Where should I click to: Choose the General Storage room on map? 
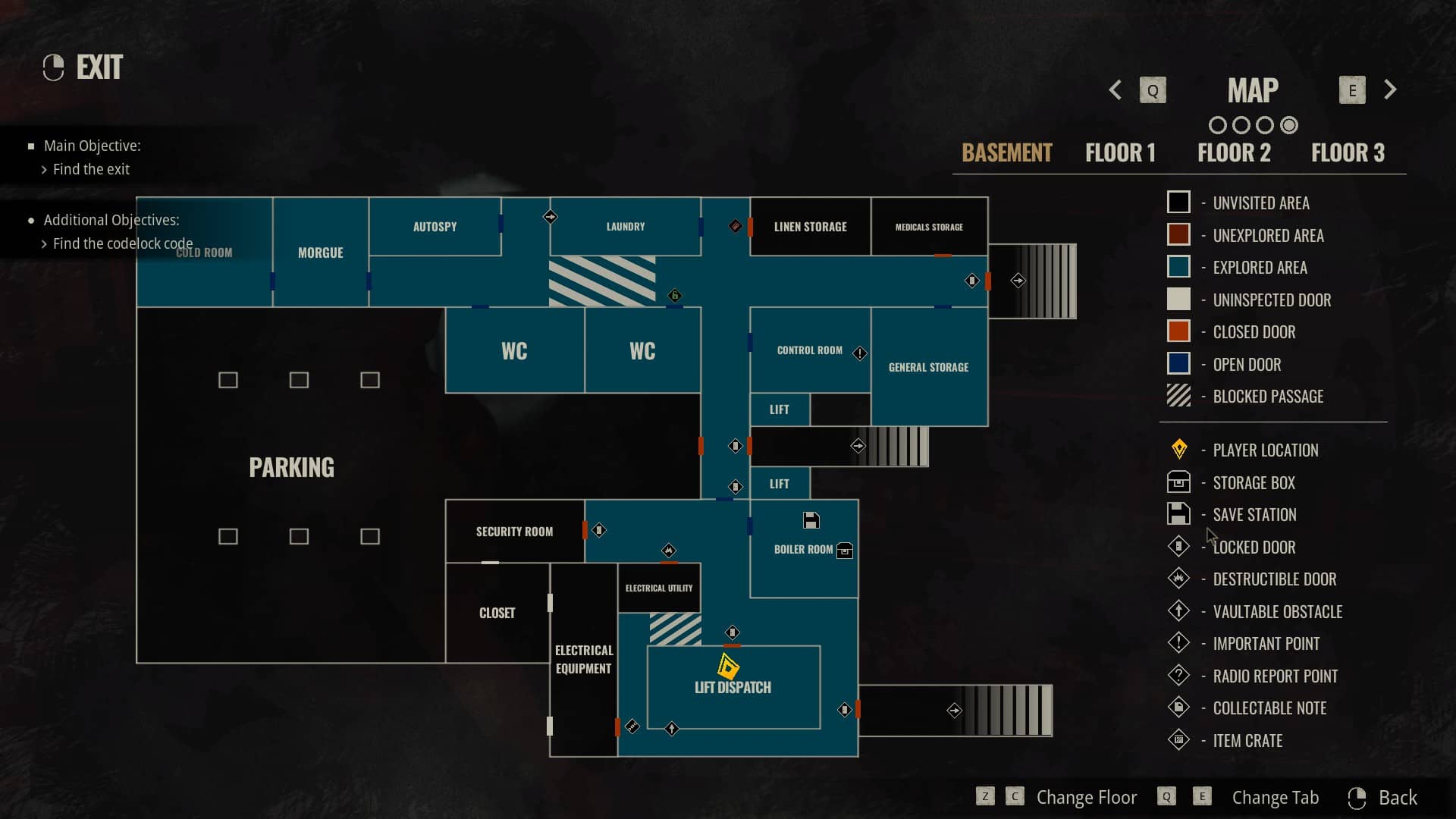[x=928, y=367]
